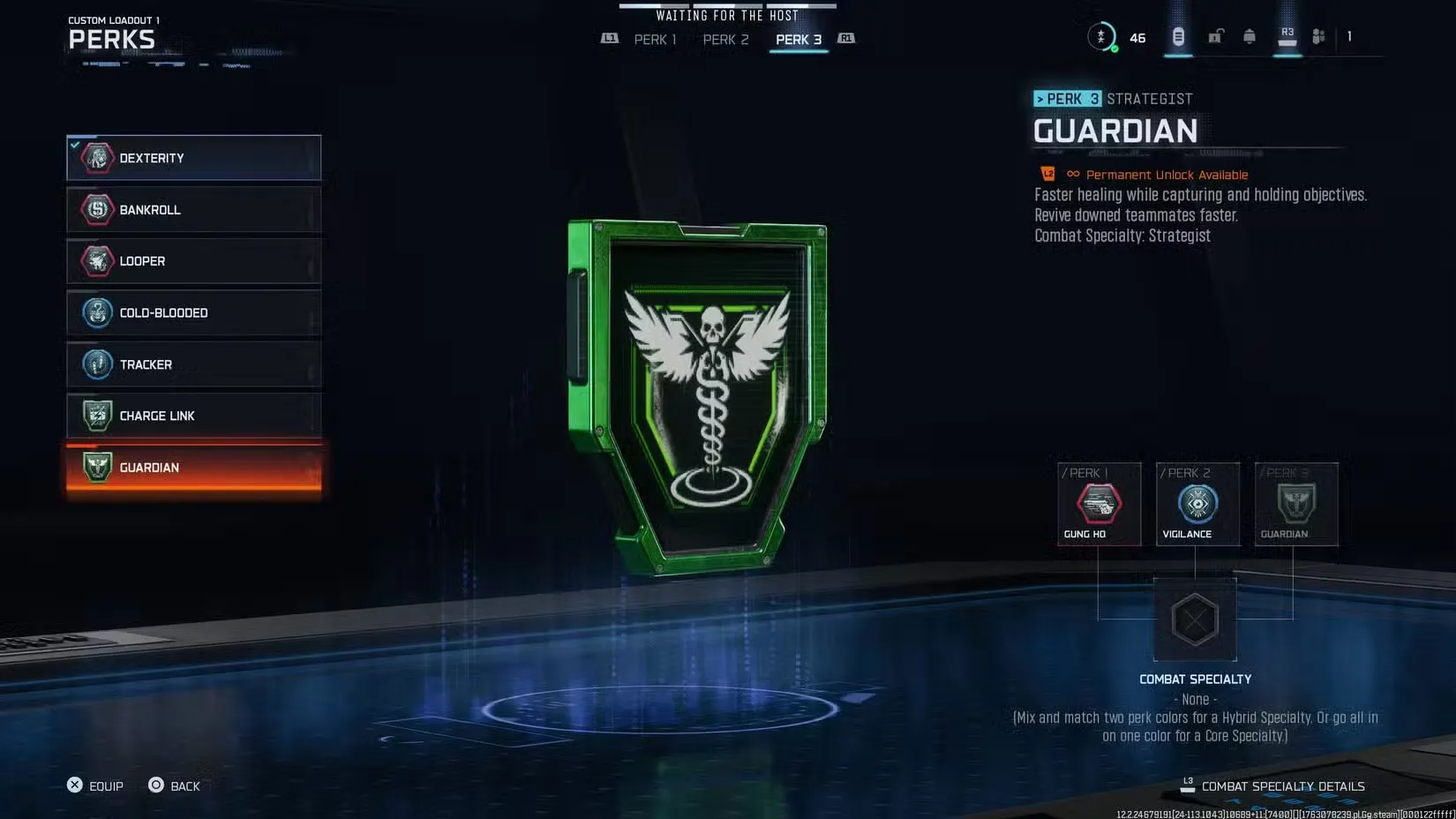Select the Guardian emblem under Perk 3
This screenshot has width=1456, height=819.
coord(1295,504)
